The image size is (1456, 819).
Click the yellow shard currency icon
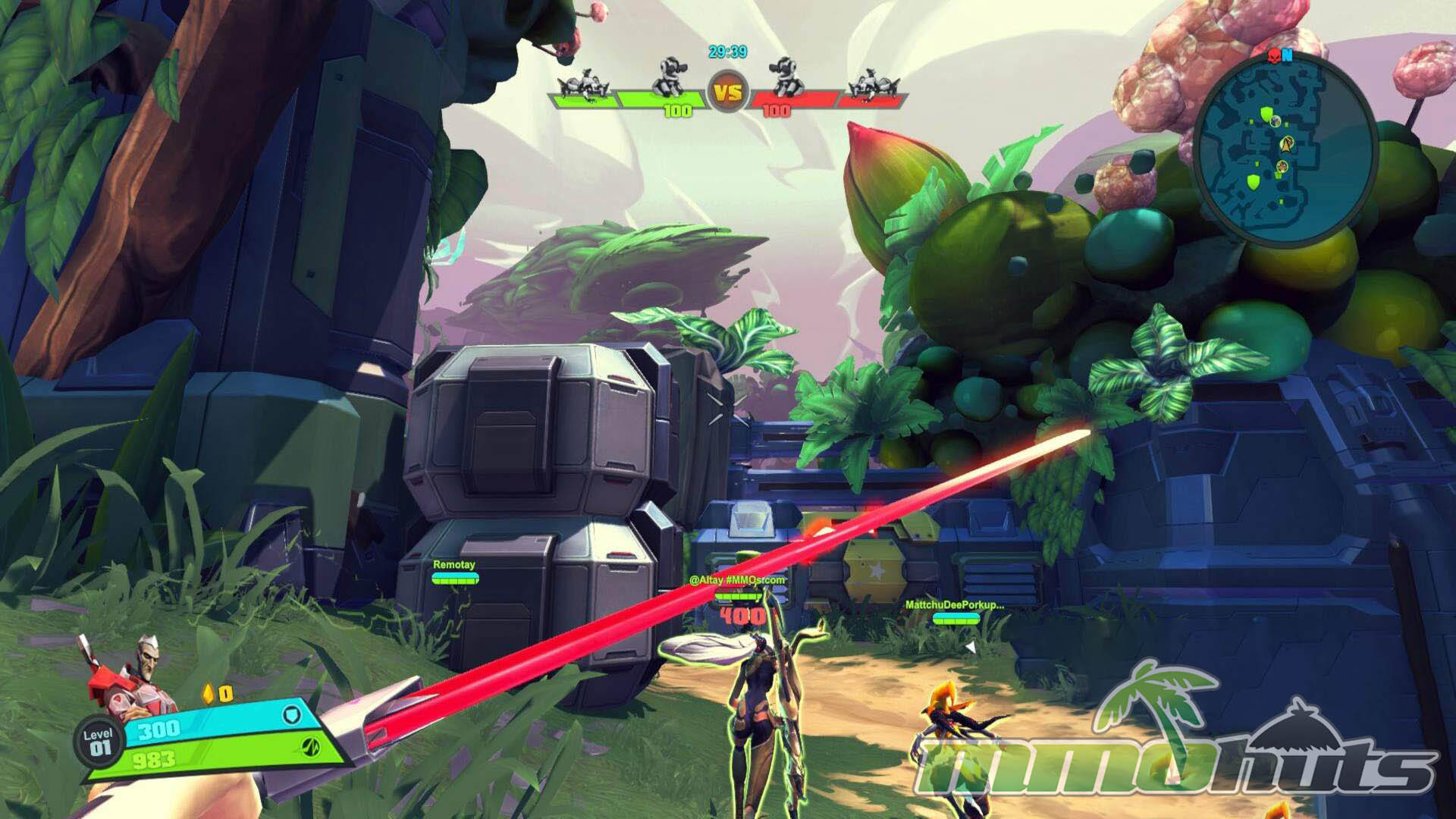click(x=209, y=693)
